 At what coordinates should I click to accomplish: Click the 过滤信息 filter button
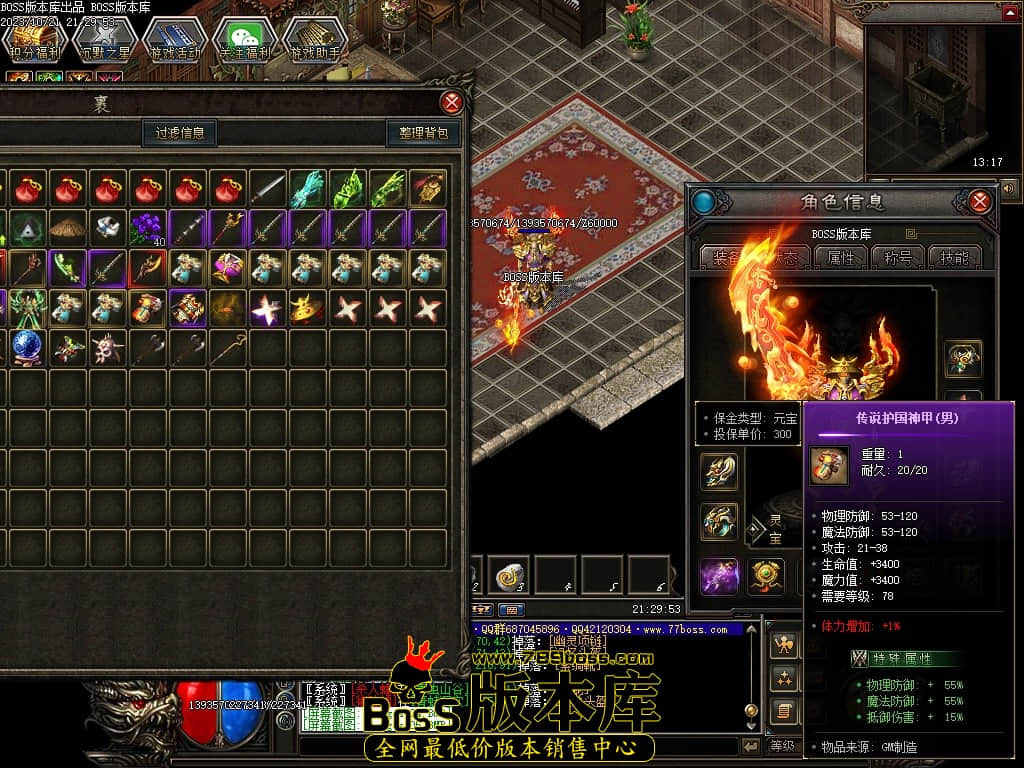point(180,133)
